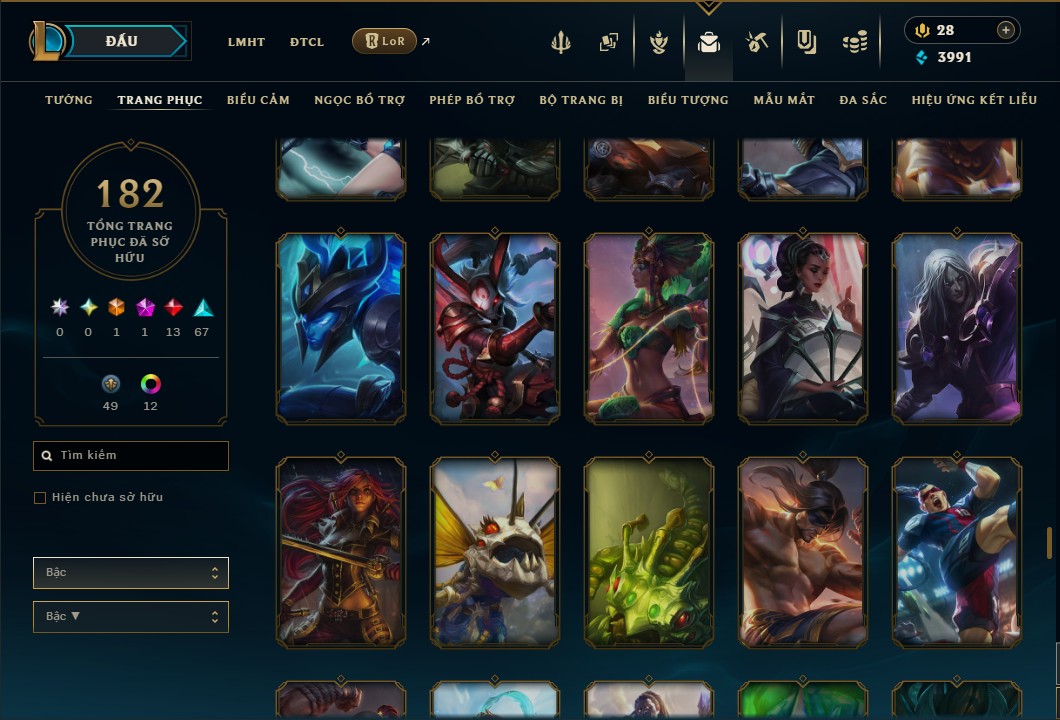
Task: Open the PHÉP BỔ TRỢ spells tab
Action: tap(472, 100)
